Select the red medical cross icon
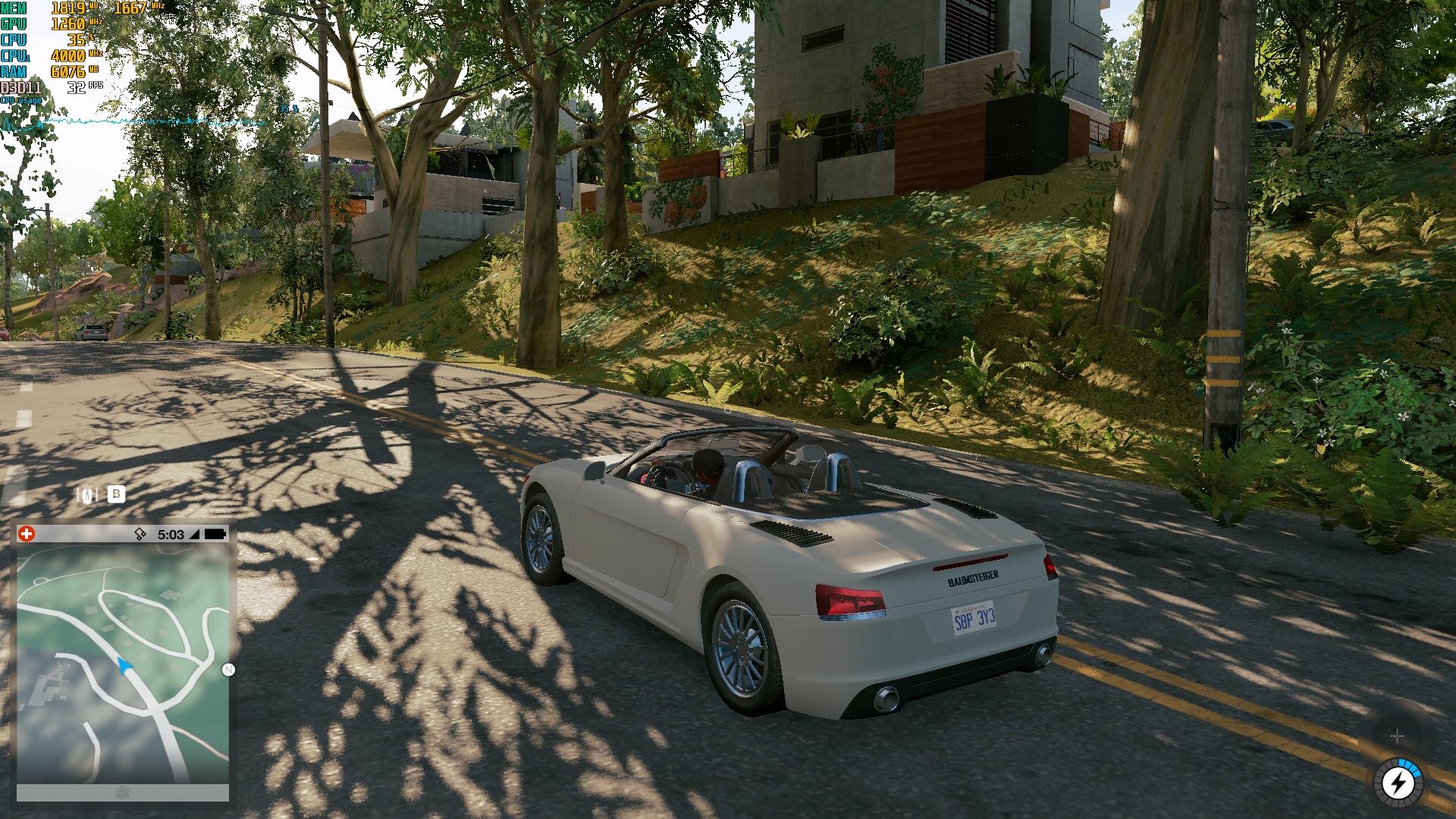The height and width of the screenshot is (819, 1456). [27, 534]
